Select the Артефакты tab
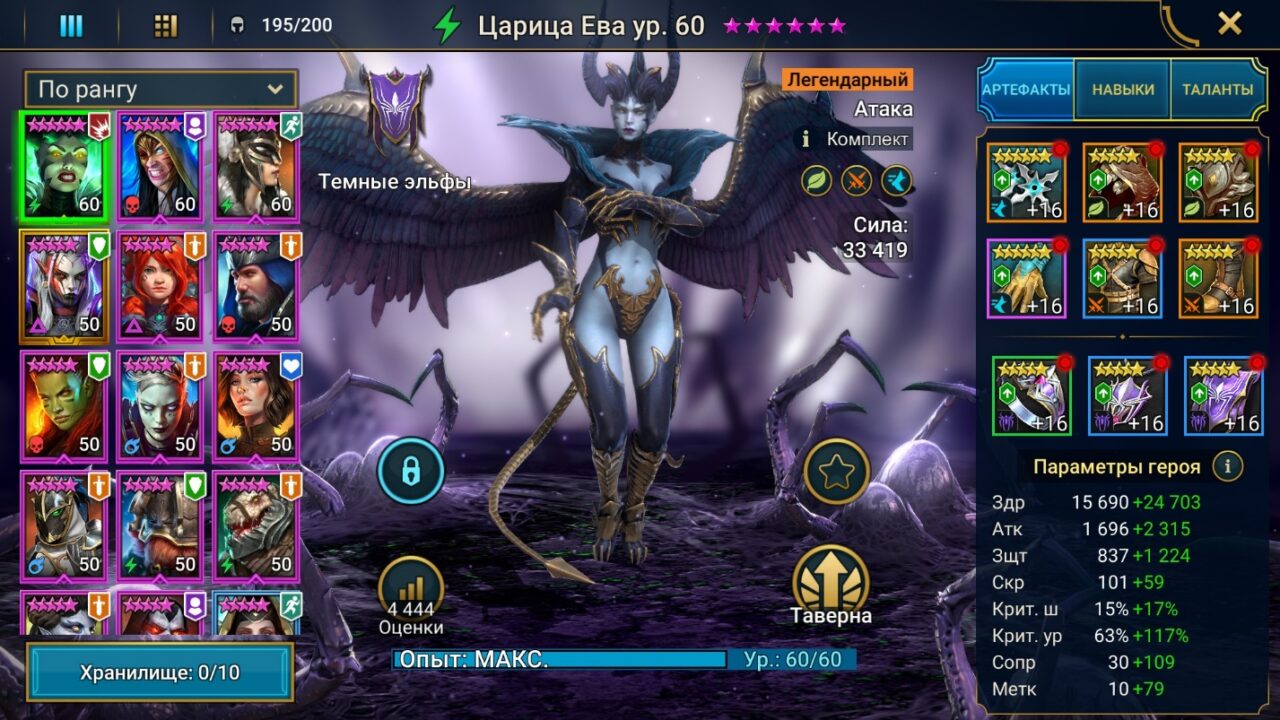The height and width of the screenshot is (720, 1280). (1026, 90)
